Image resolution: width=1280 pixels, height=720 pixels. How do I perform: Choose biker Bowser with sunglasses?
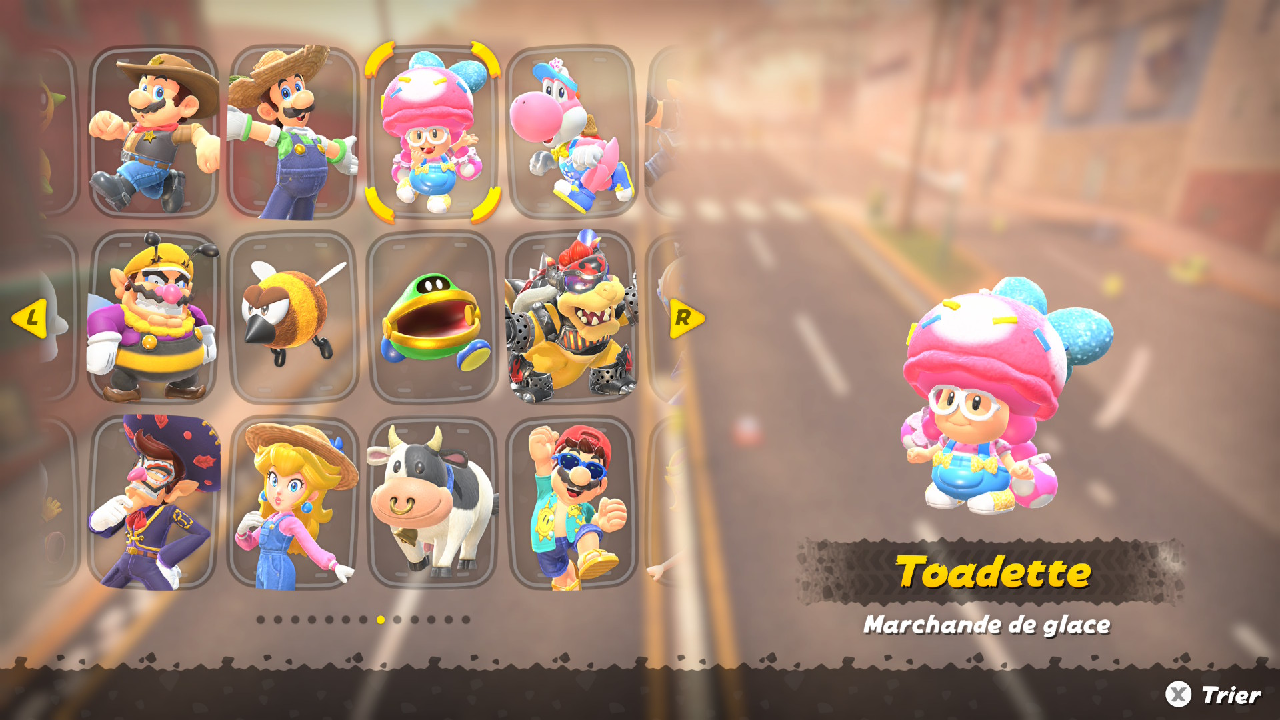coord(570,317)
